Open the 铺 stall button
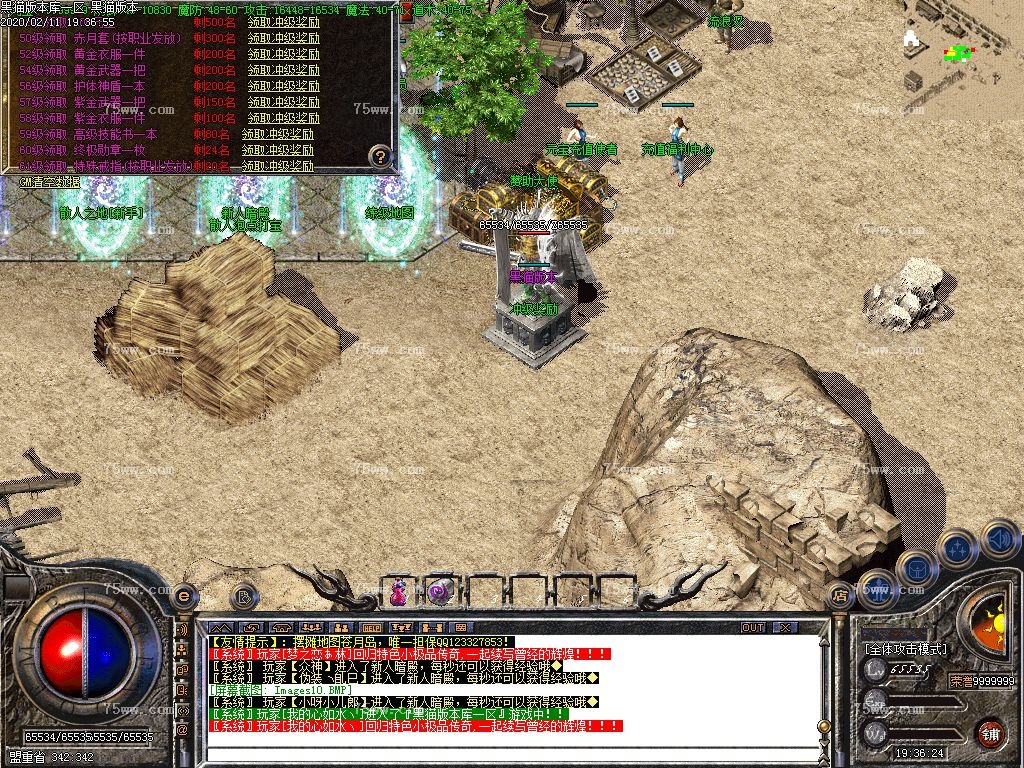 990,733
